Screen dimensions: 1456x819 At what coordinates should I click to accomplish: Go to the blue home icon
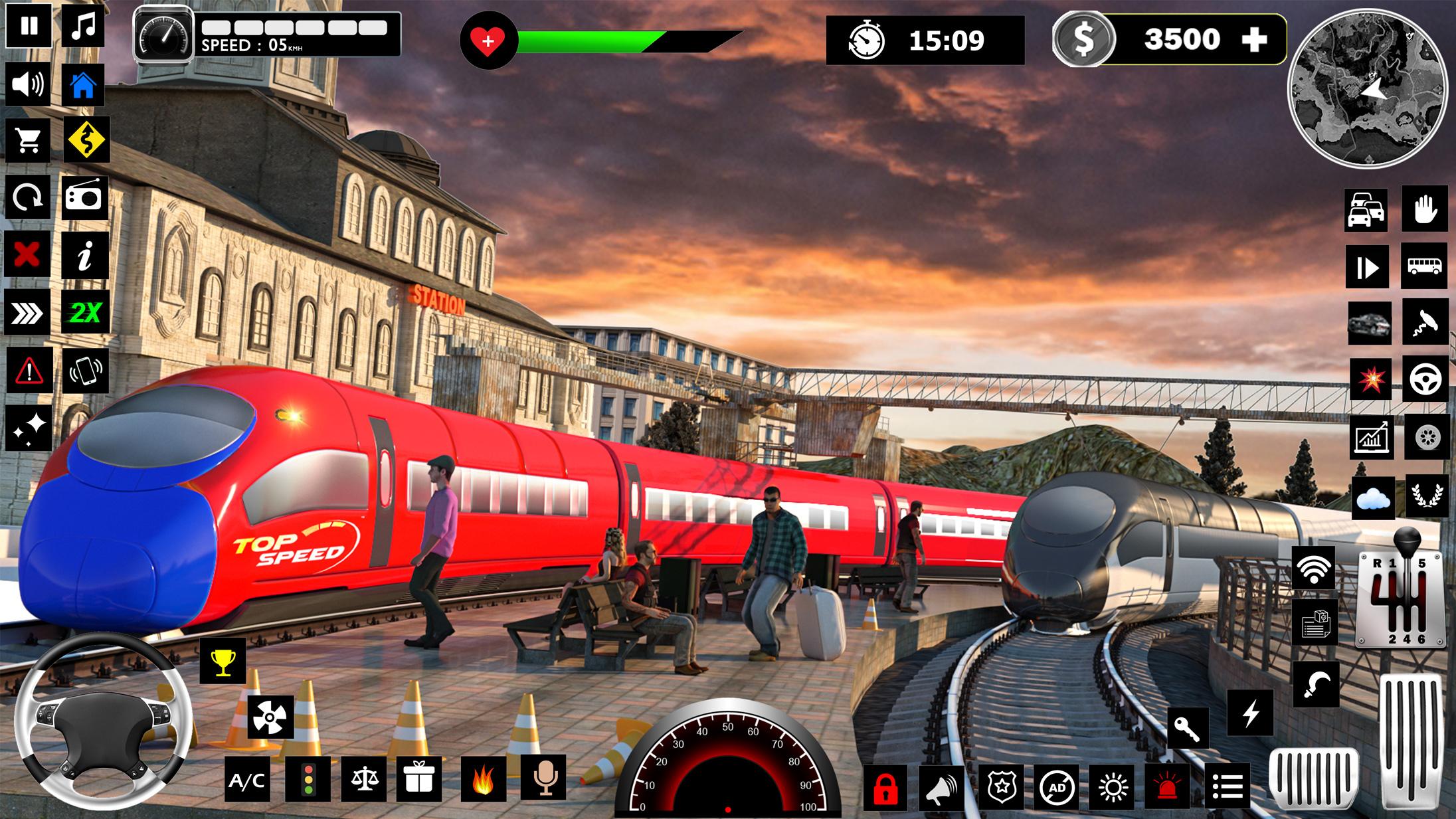[84, 85]
